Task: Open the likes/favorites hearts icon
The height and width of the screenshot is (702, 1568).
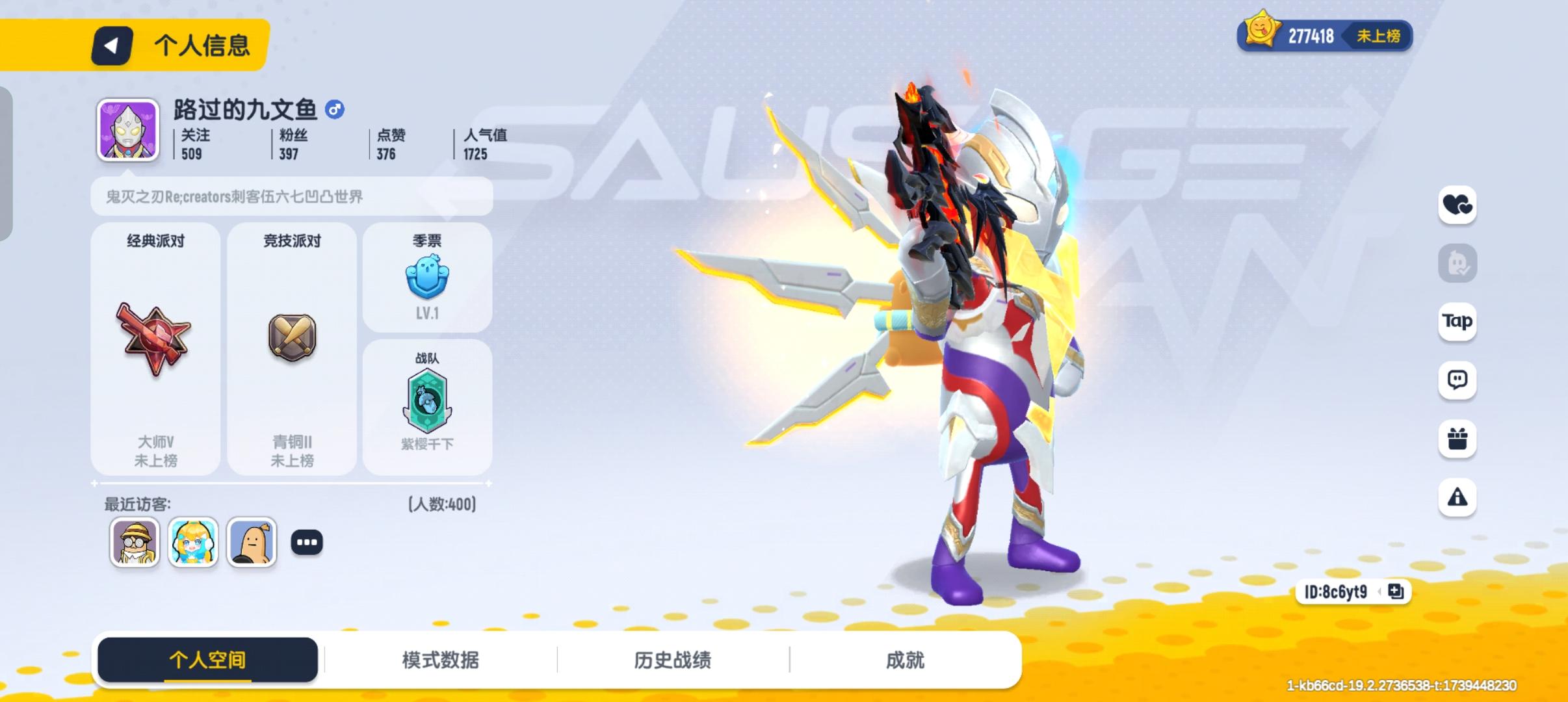Action: 1459,205
